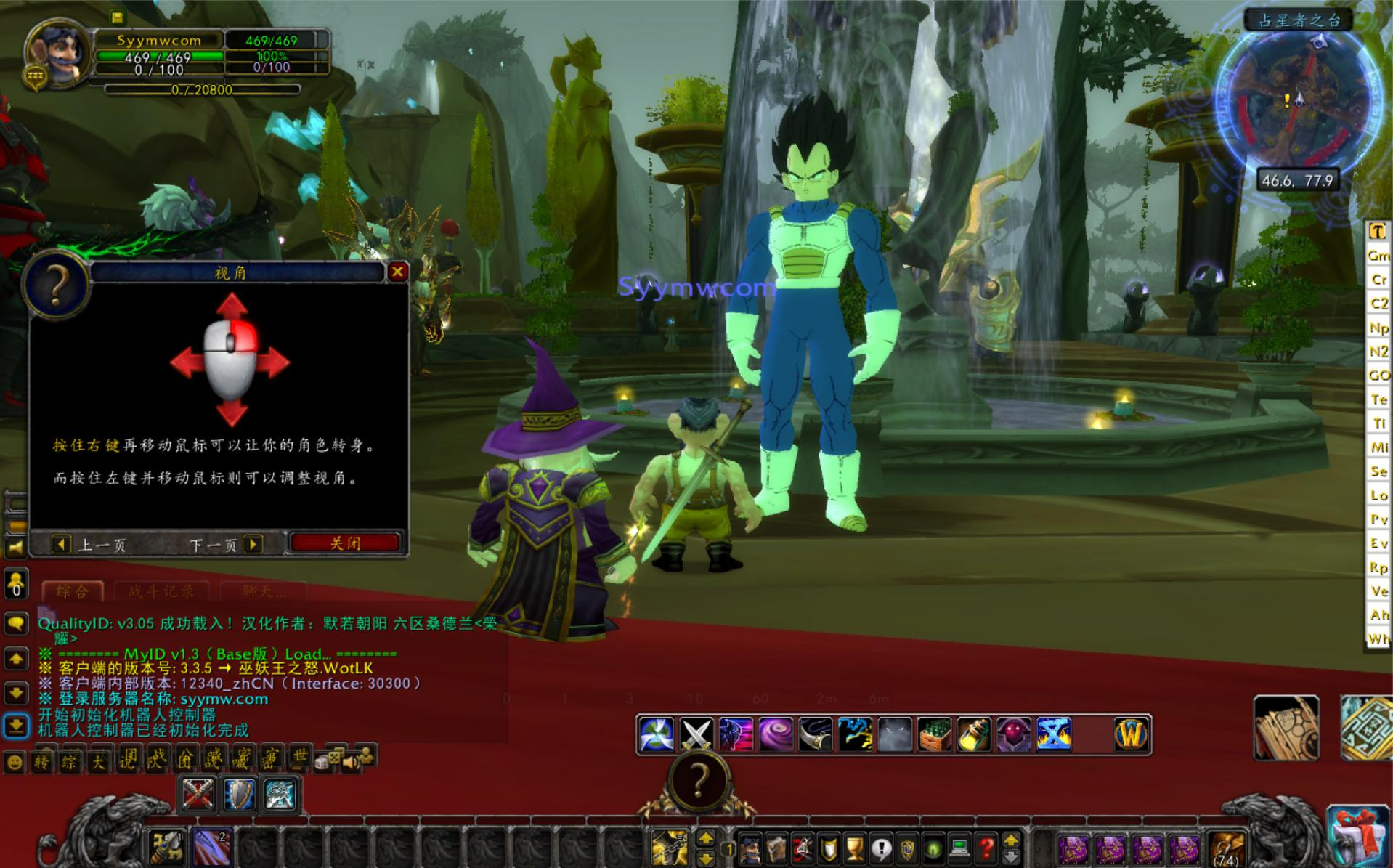Image resolution: width=1393 pixels, height=868 pixels.
Task: Open the backpack showing 74
Action: (1227, 848)
